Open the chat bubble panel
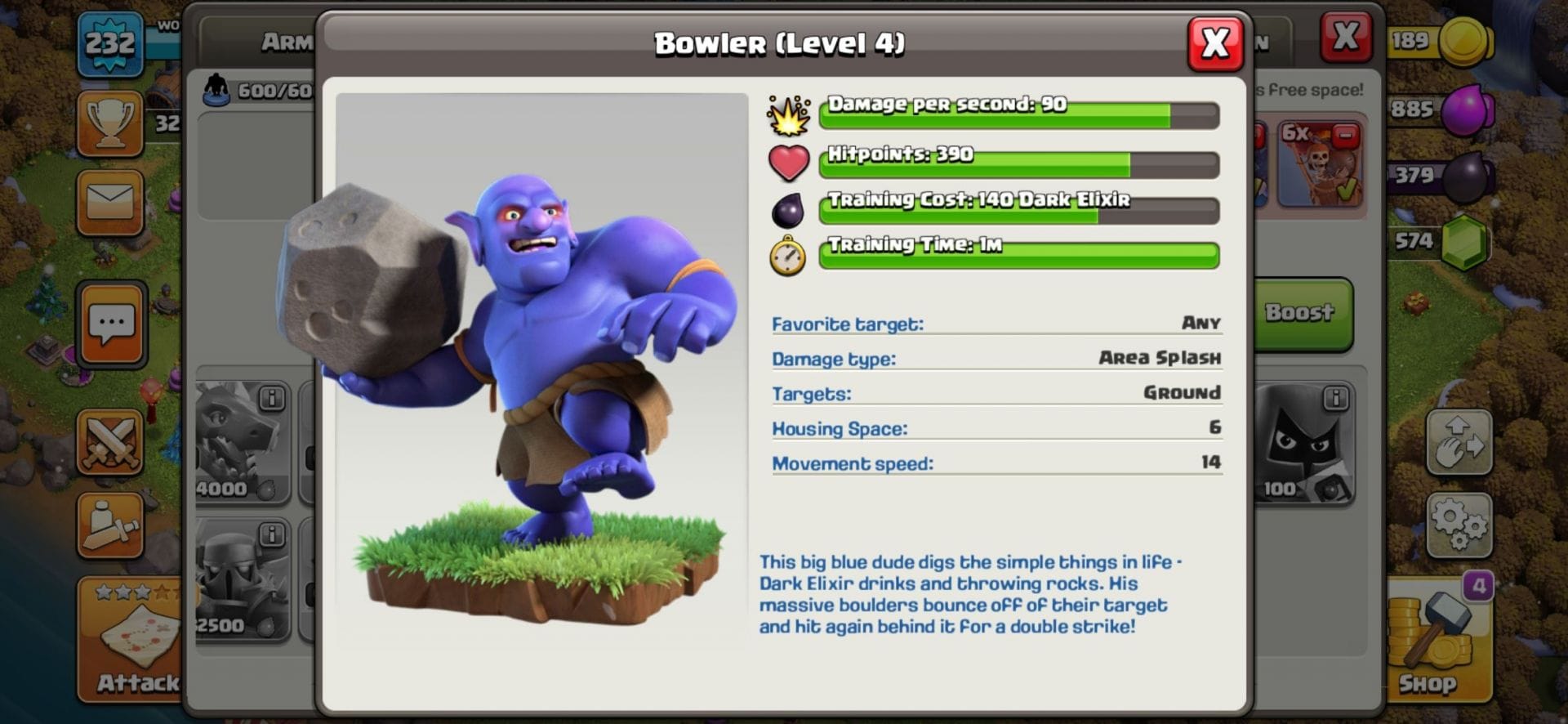Image resolution: width=1568 pixels, height=724 pixels. [114, 322]
